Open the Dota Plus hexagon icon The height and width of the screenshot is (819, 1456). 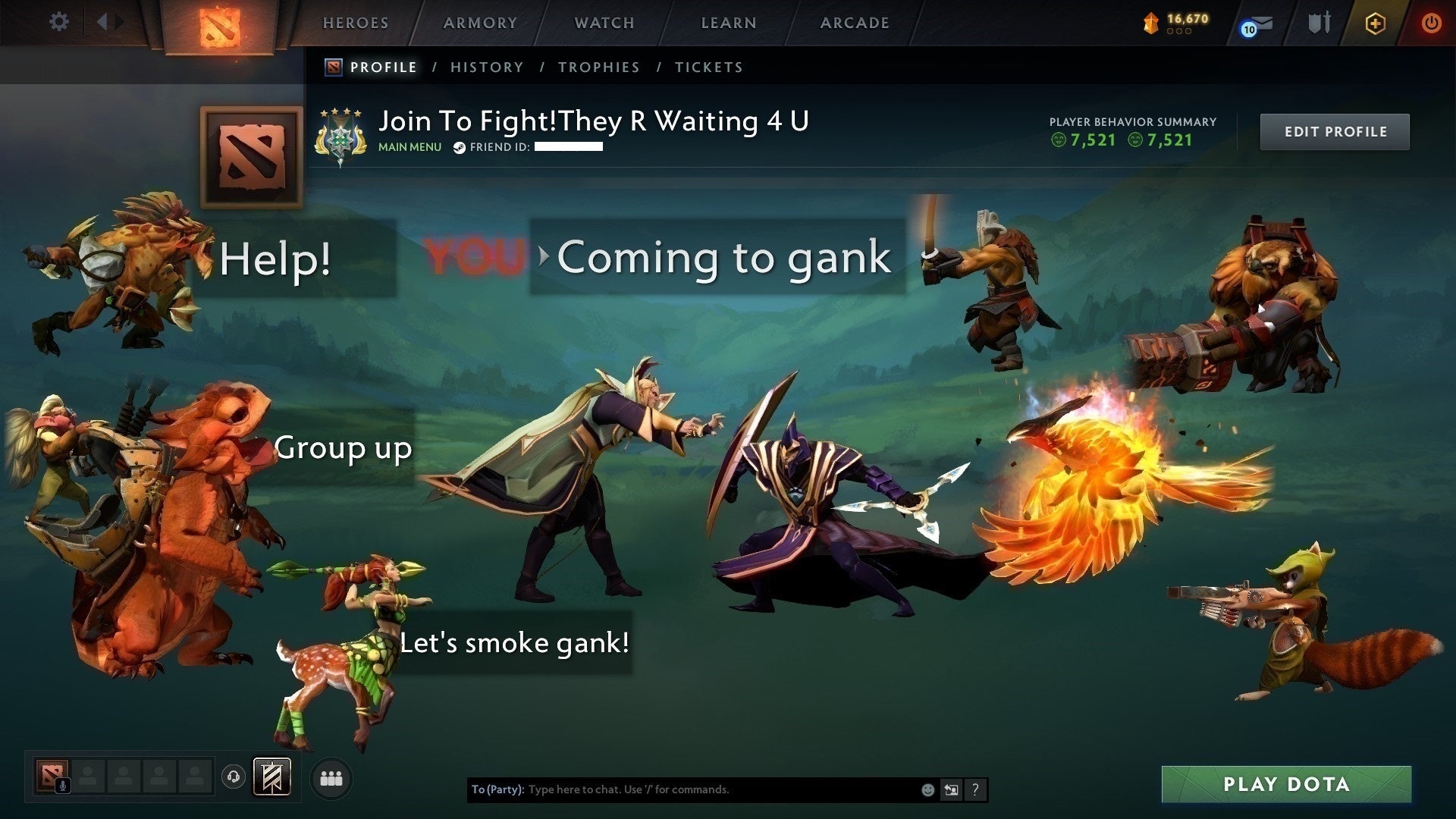click(1375, 24)
